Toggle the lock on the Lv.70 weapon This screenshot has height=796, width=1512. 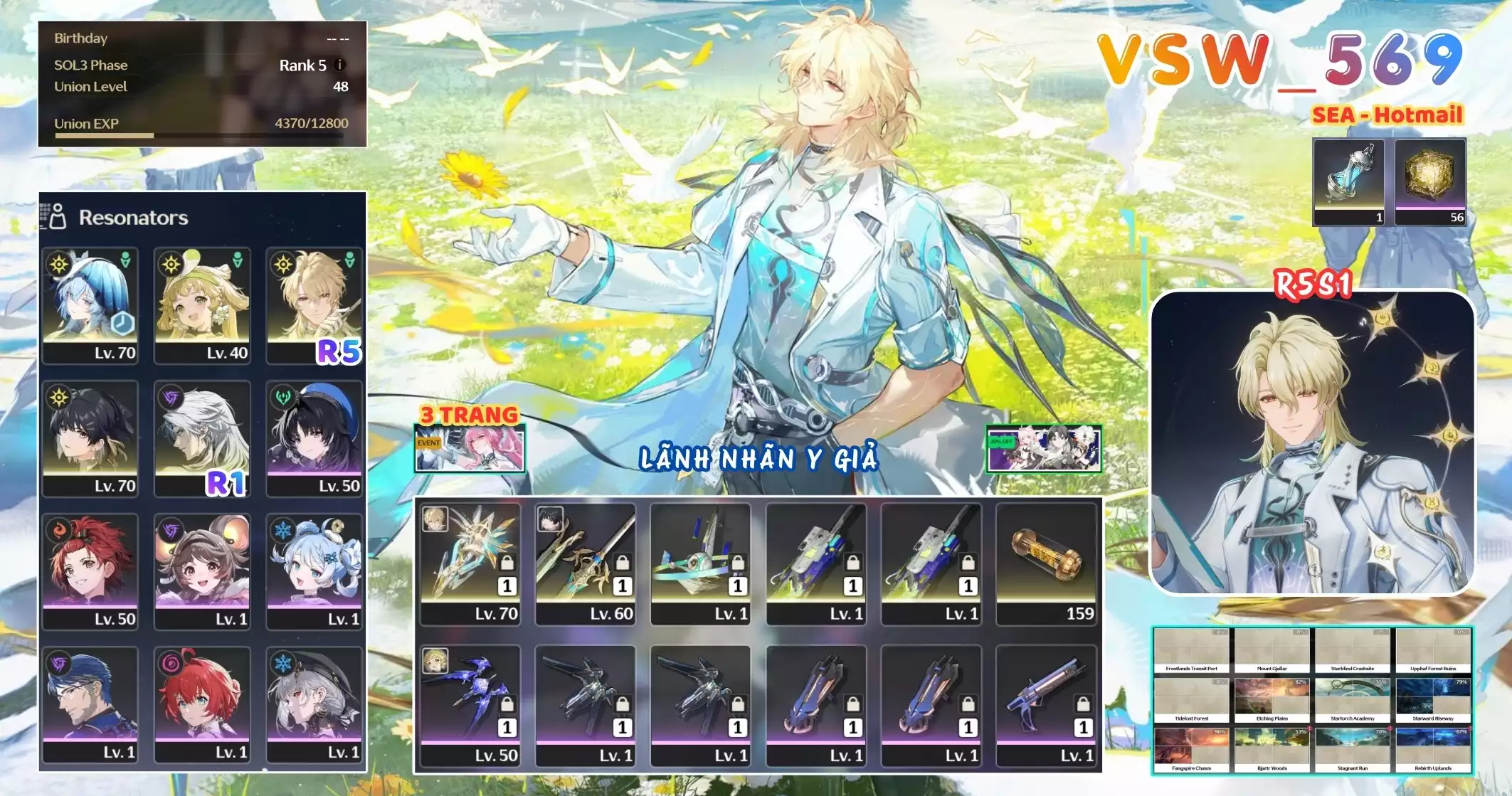coord(508,562)
